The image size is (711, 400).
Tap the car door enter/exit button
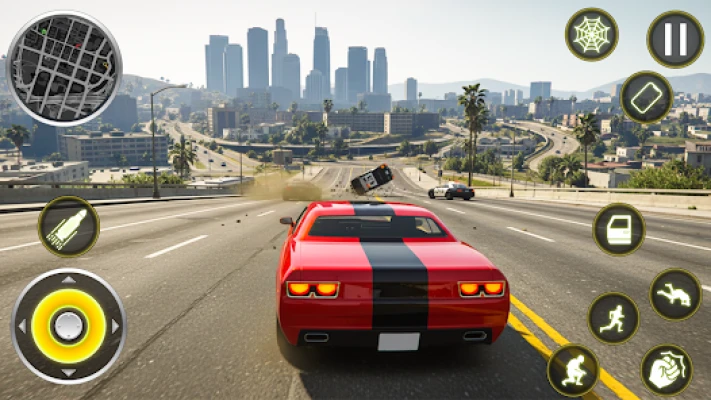coord(619,229)
